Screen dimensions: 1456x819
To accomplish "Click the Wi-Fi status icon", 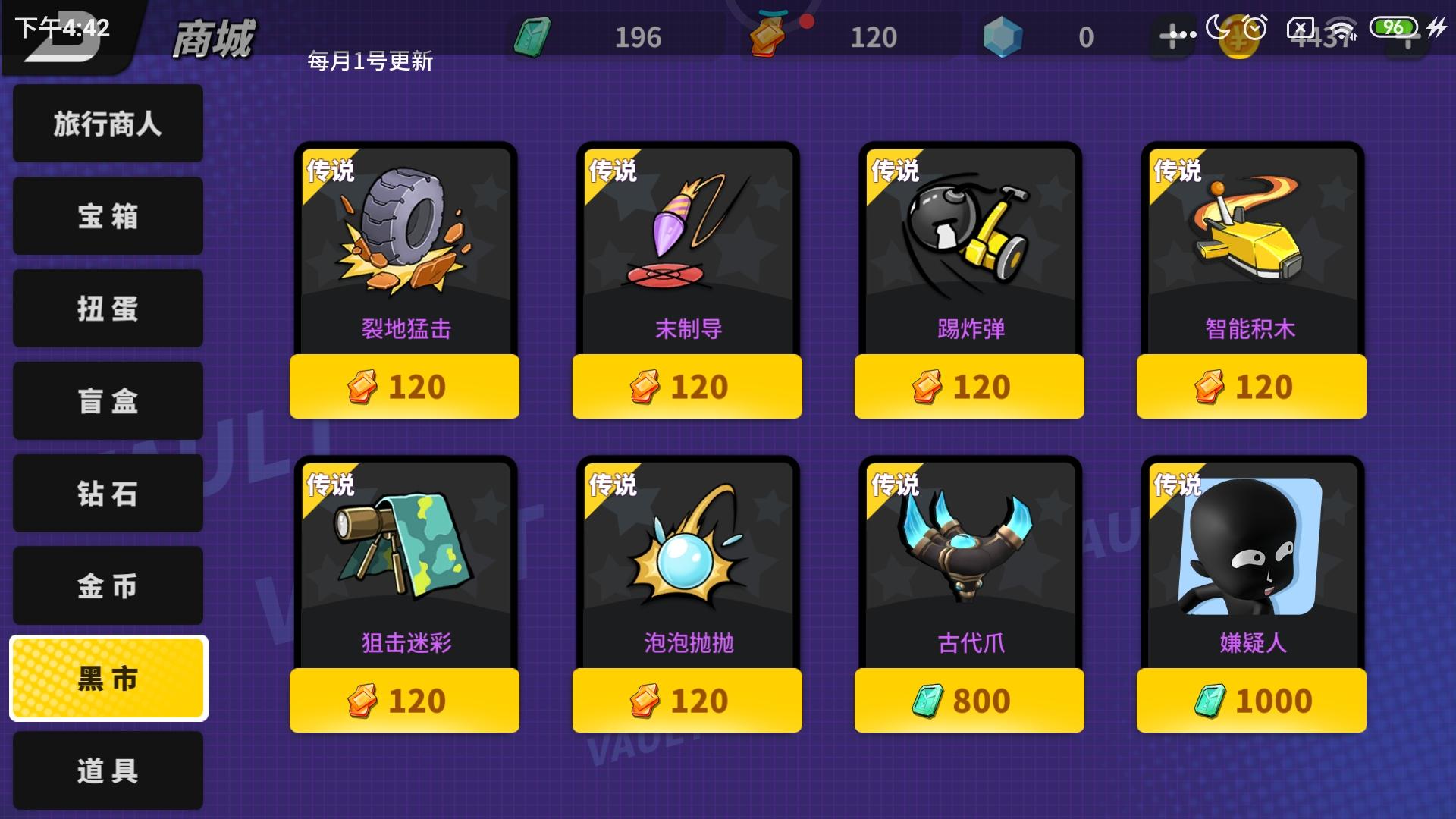I will pos(1342,28).
